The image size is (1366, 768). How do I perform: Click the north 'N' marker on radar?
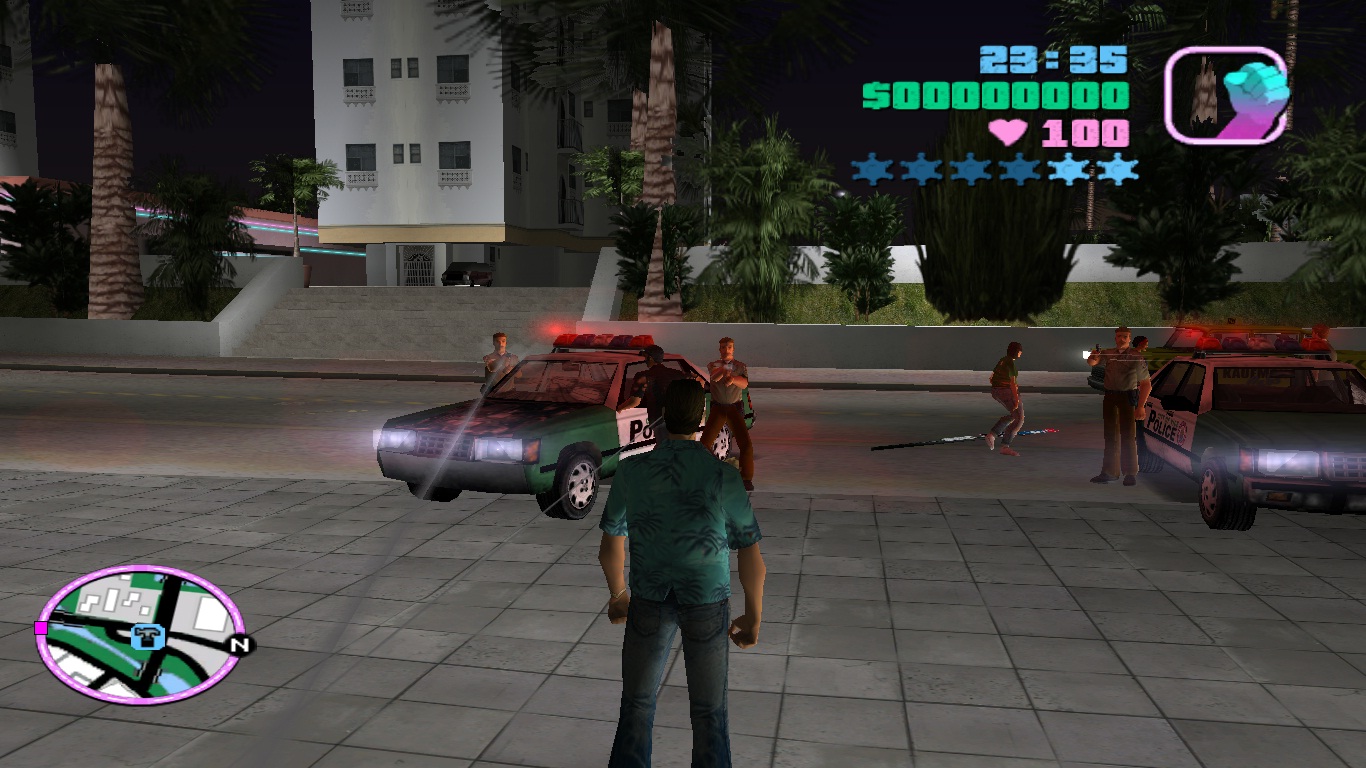tap(238, 645)
